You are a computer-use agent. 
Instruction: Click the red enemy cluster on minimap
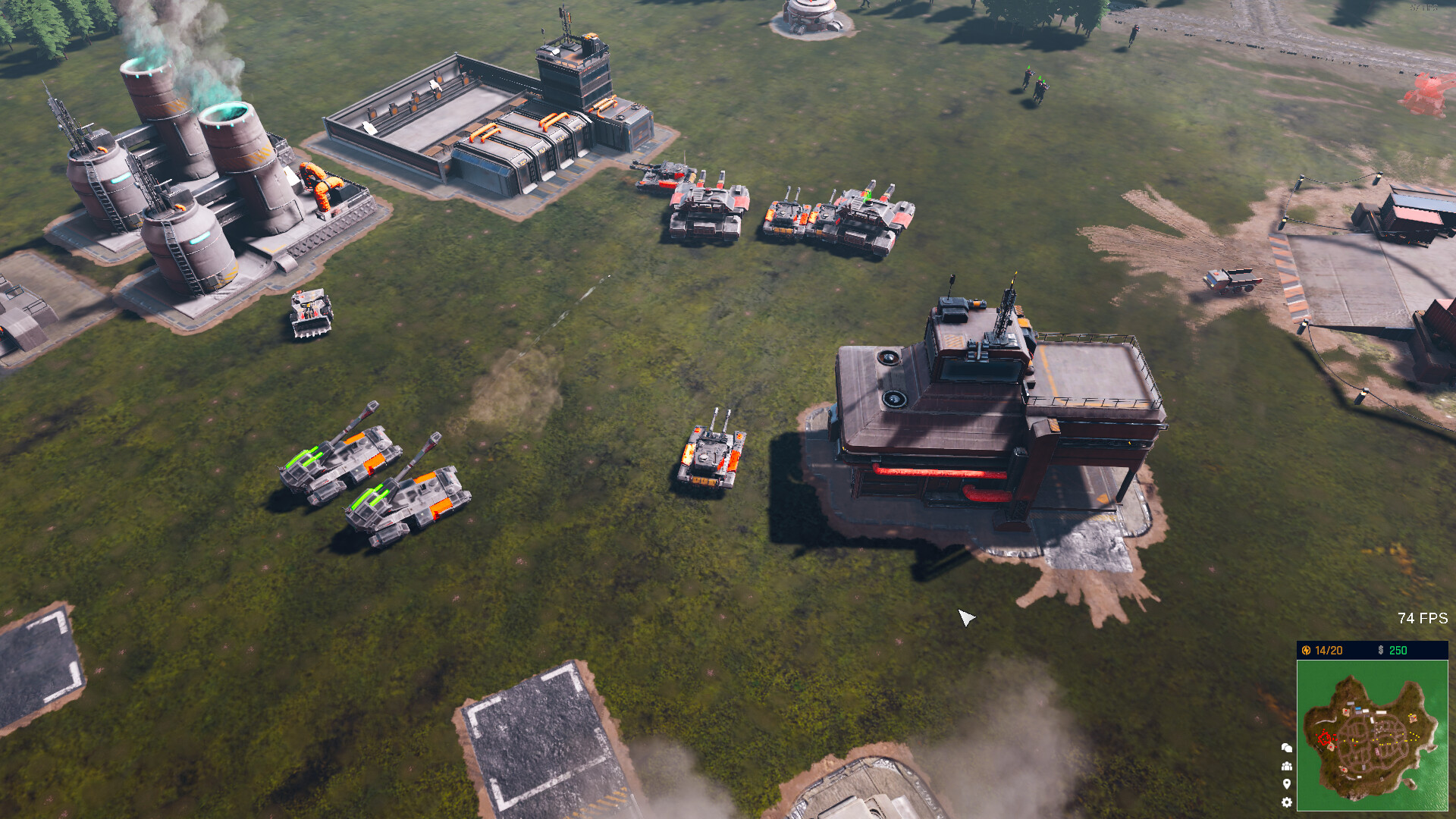click(x=1325, y=738)
